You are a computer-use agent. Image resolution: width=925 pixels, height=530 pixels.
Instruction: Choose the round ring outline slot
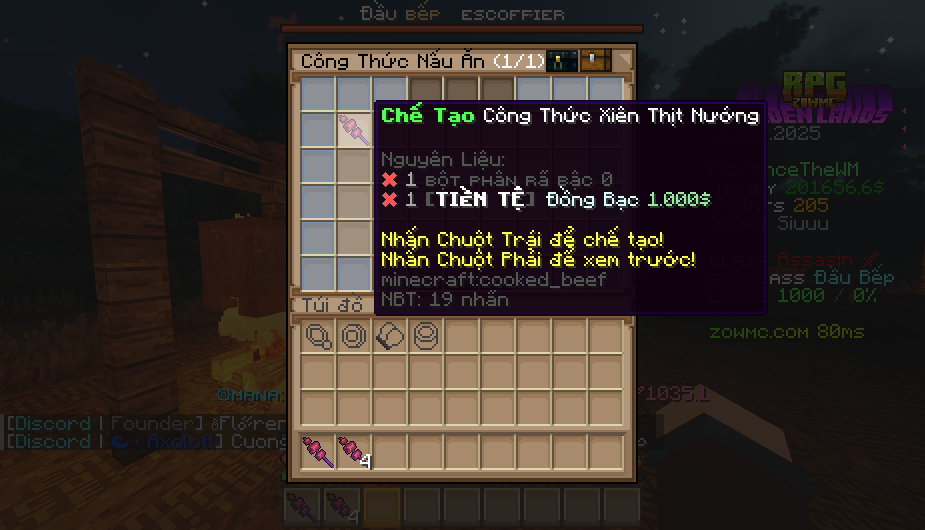coord(354,337)
